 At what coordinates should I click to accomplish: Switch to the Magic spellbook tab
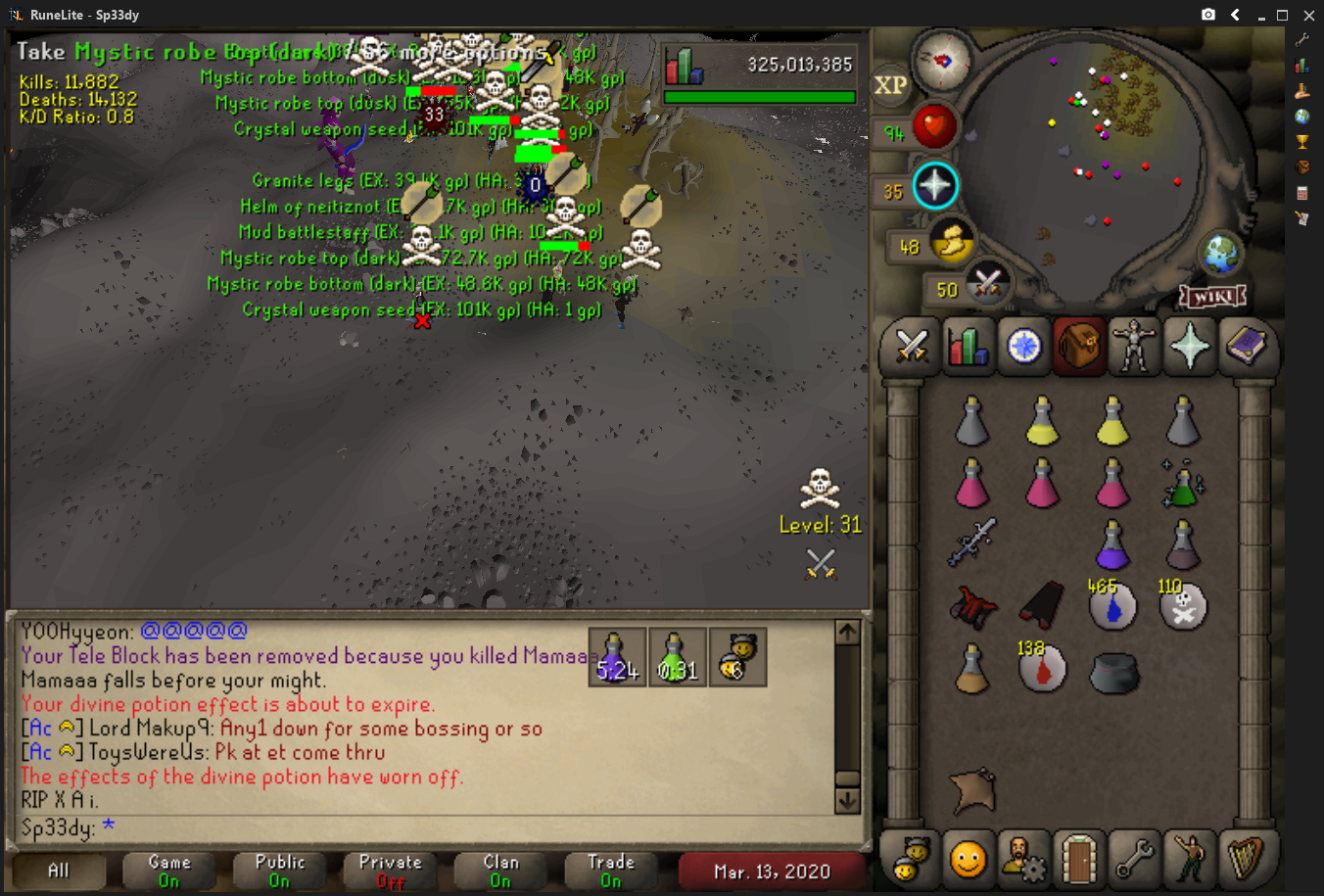point(1246,346)
